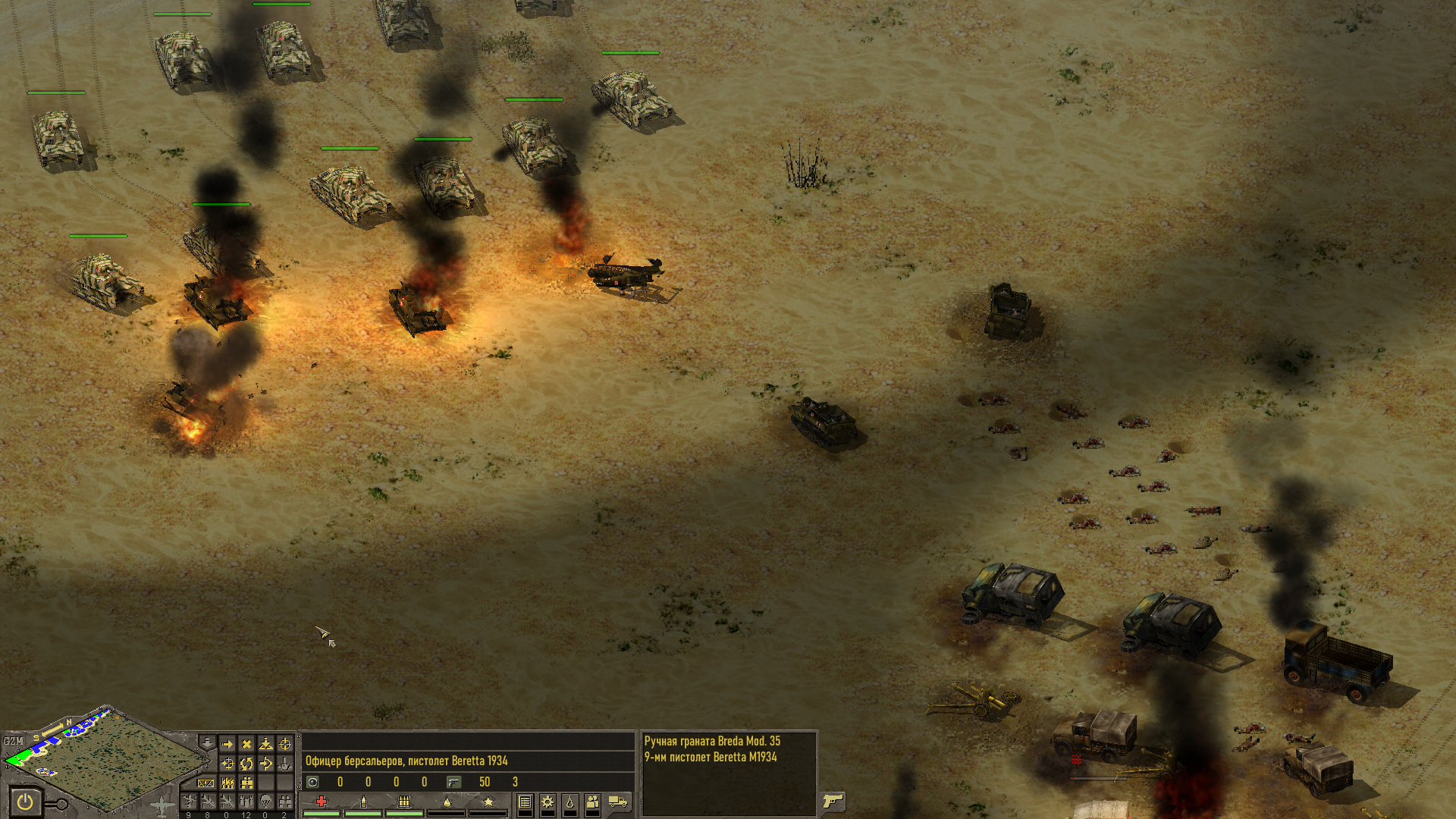
Task: Choose the stop order X icon
Action: [x=246, y=744]
